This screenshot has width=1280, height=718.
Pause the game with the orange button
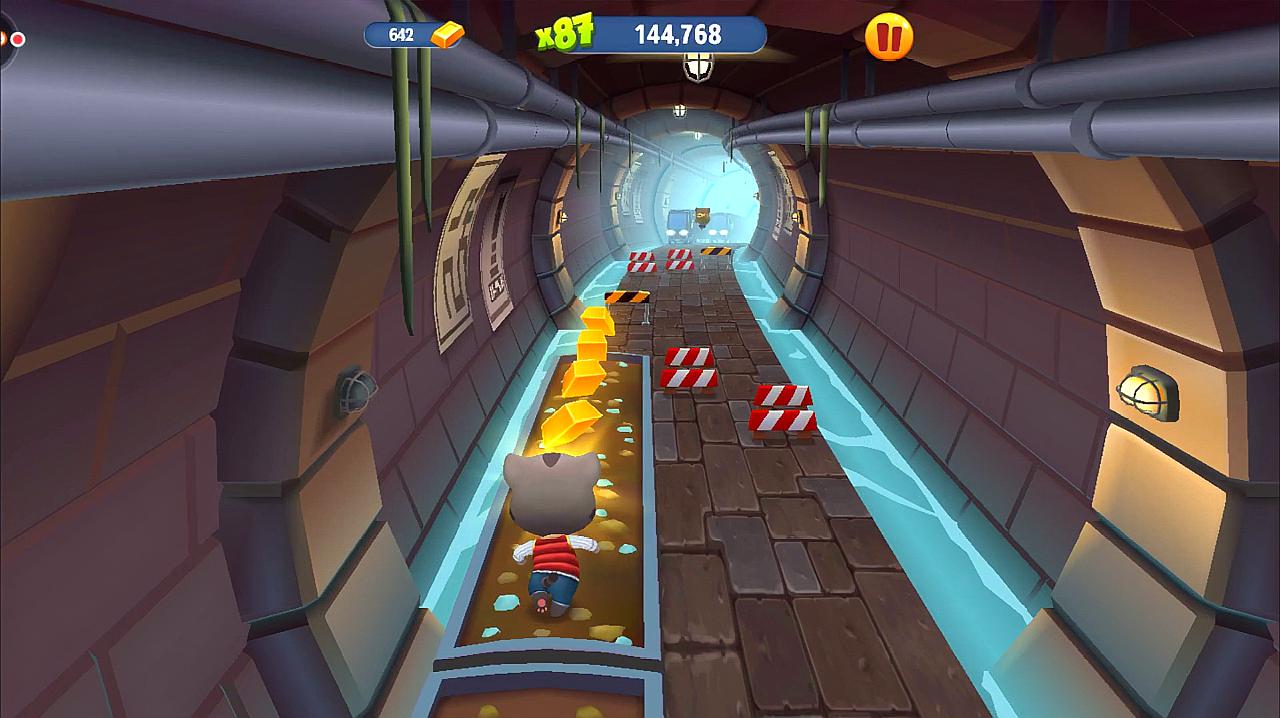click(x=888, y=37)
